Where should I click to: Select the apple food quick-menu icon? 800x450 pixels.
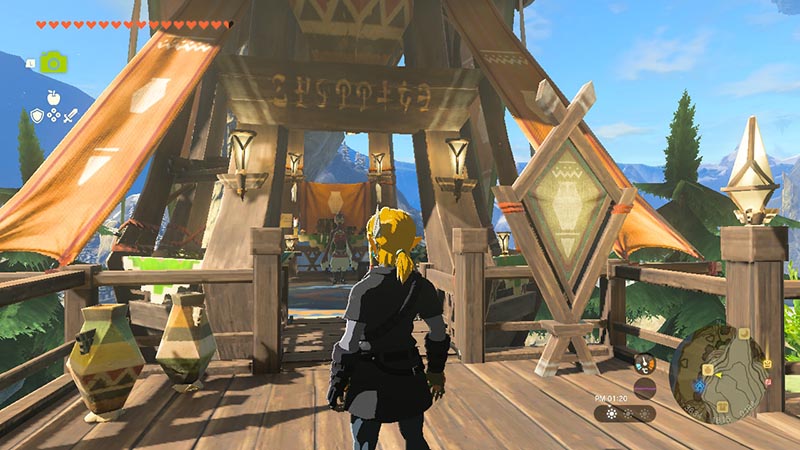[52, 98]
